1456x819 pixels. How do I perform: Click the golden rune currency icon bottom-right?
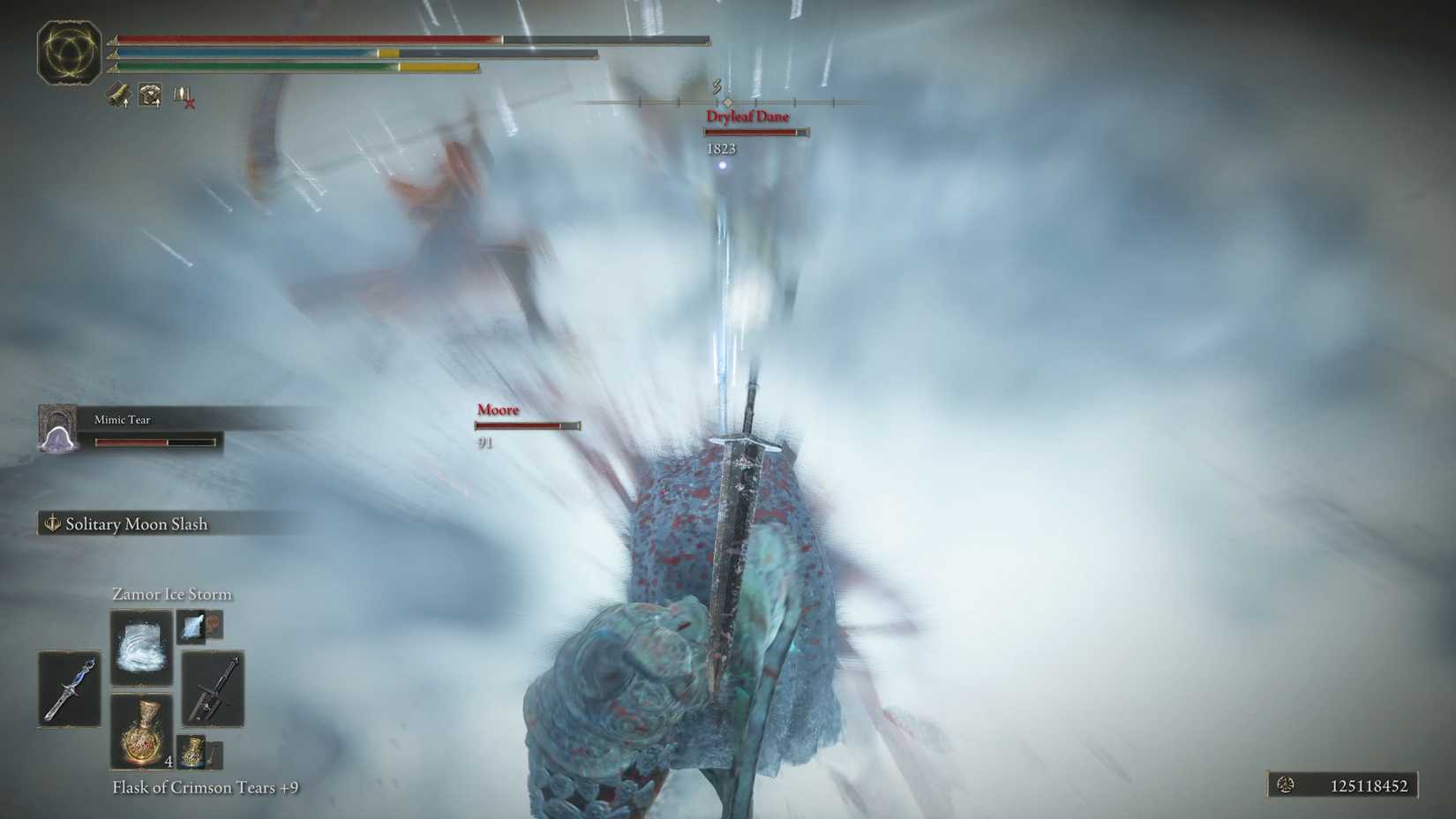(1286, 785)
